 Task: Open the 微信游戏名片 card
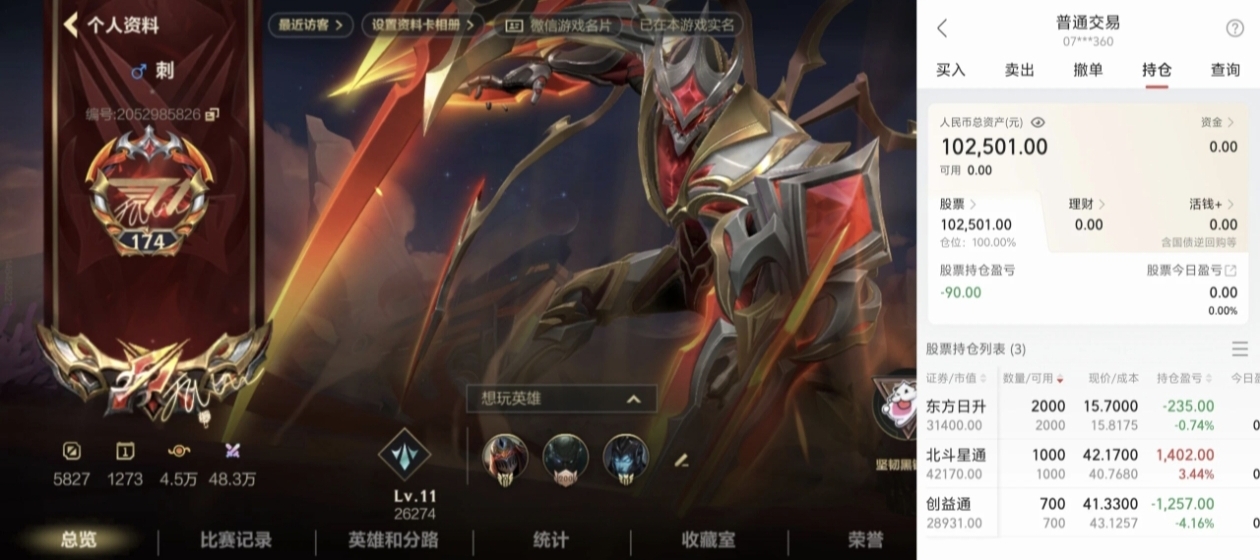click(x=559, y=25)
